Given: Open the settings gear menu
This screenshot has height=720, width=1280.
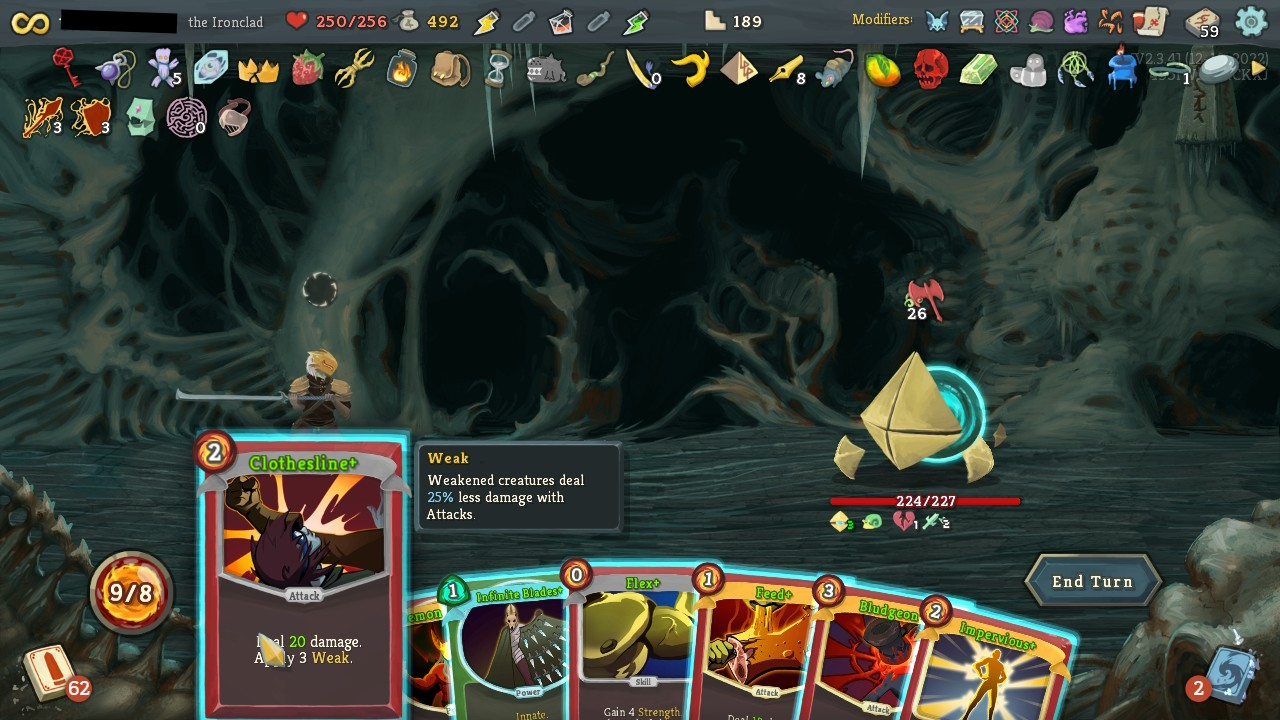Looking at the screenshot, I should (x=1251, y=21).
